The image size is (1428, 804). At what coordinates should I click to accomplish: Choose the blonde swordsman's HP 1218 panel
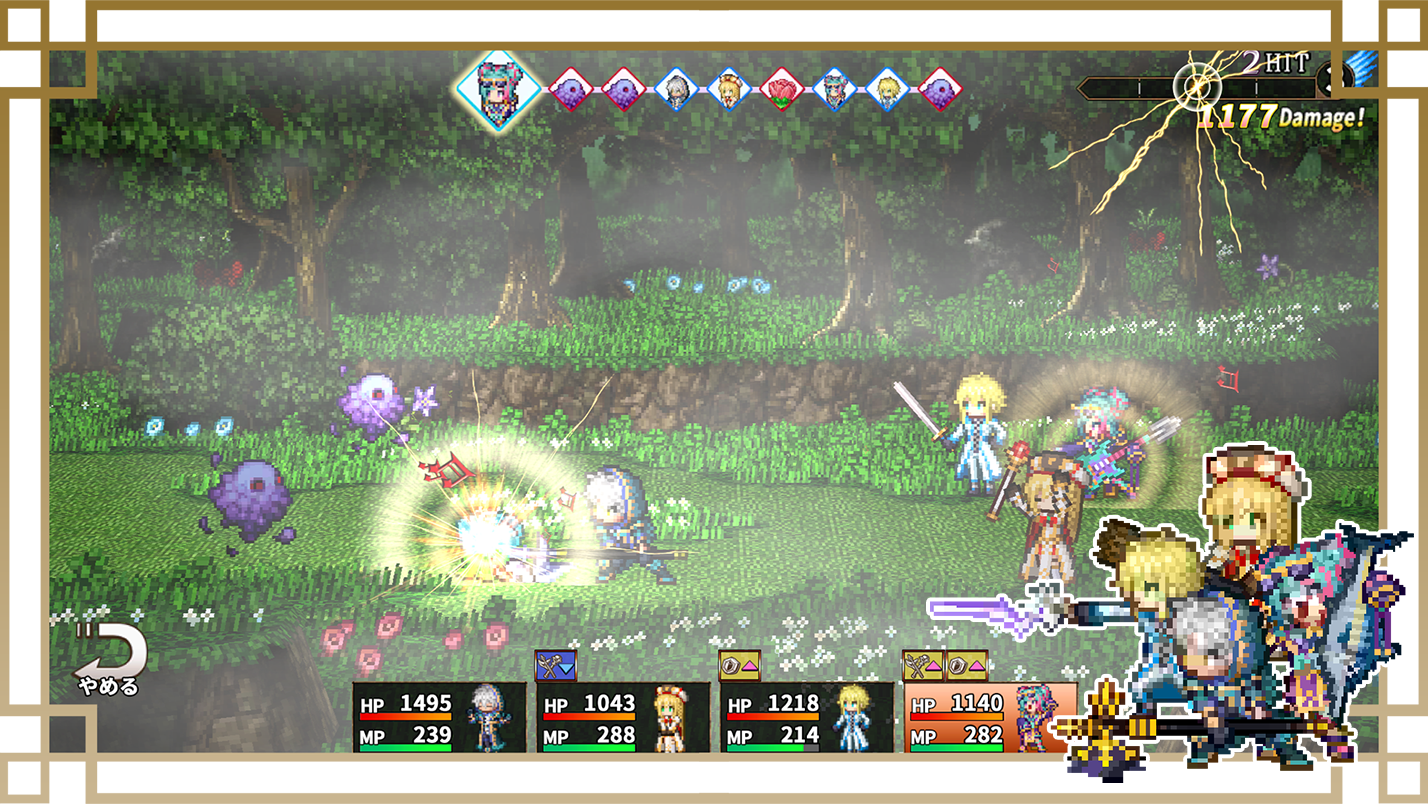tap(807, 718)
